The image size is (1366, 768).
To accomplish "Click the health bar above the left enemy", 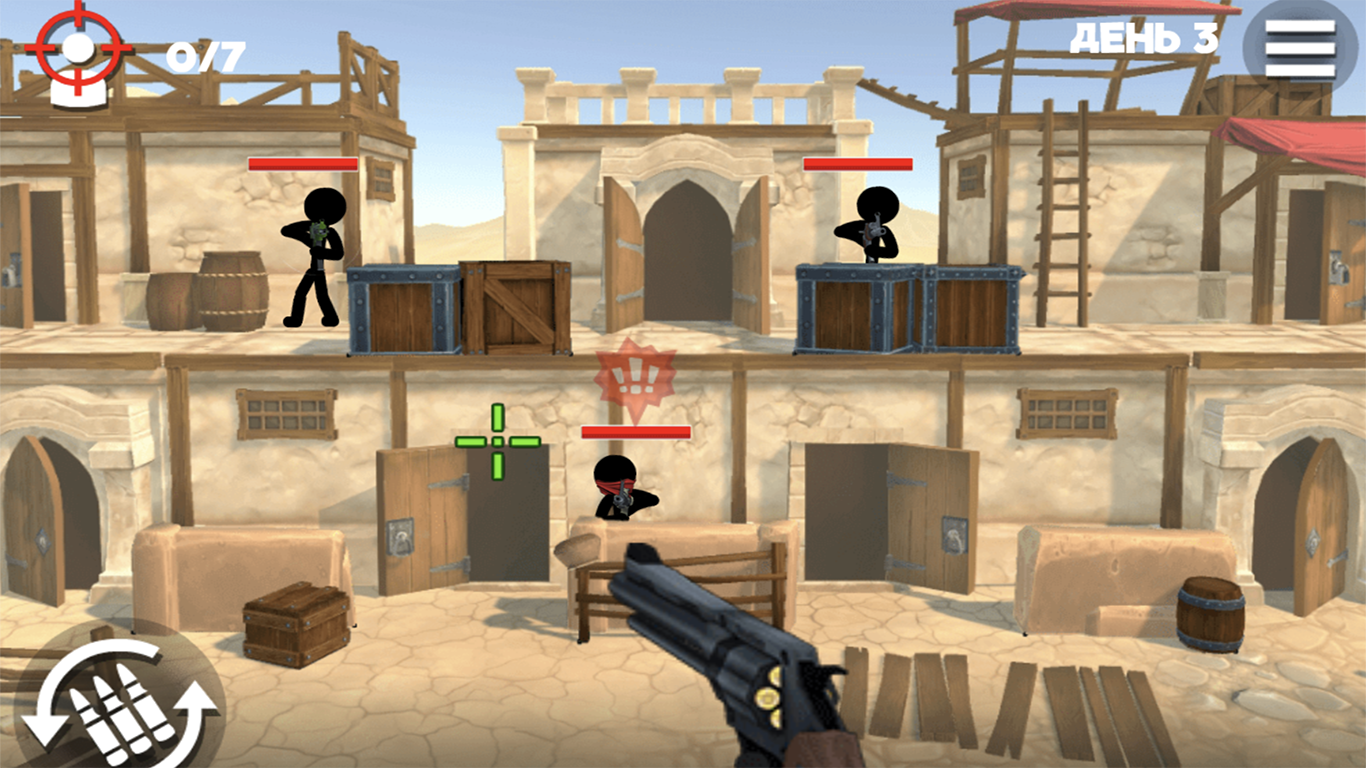I will coord(302,163).
